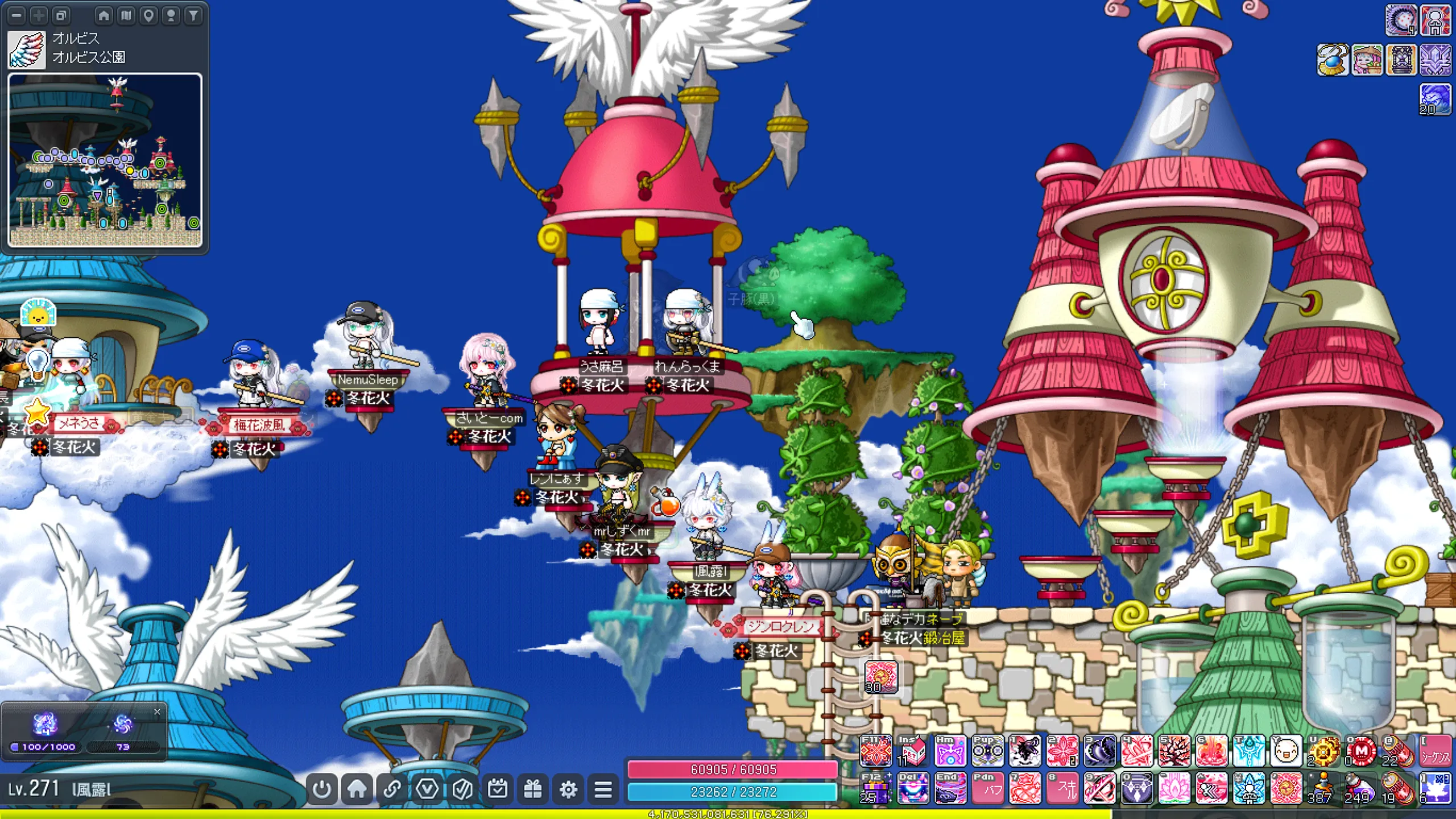Click the chain link button
The width and height of the screenshot is (1456, 819).
point(392,789)
